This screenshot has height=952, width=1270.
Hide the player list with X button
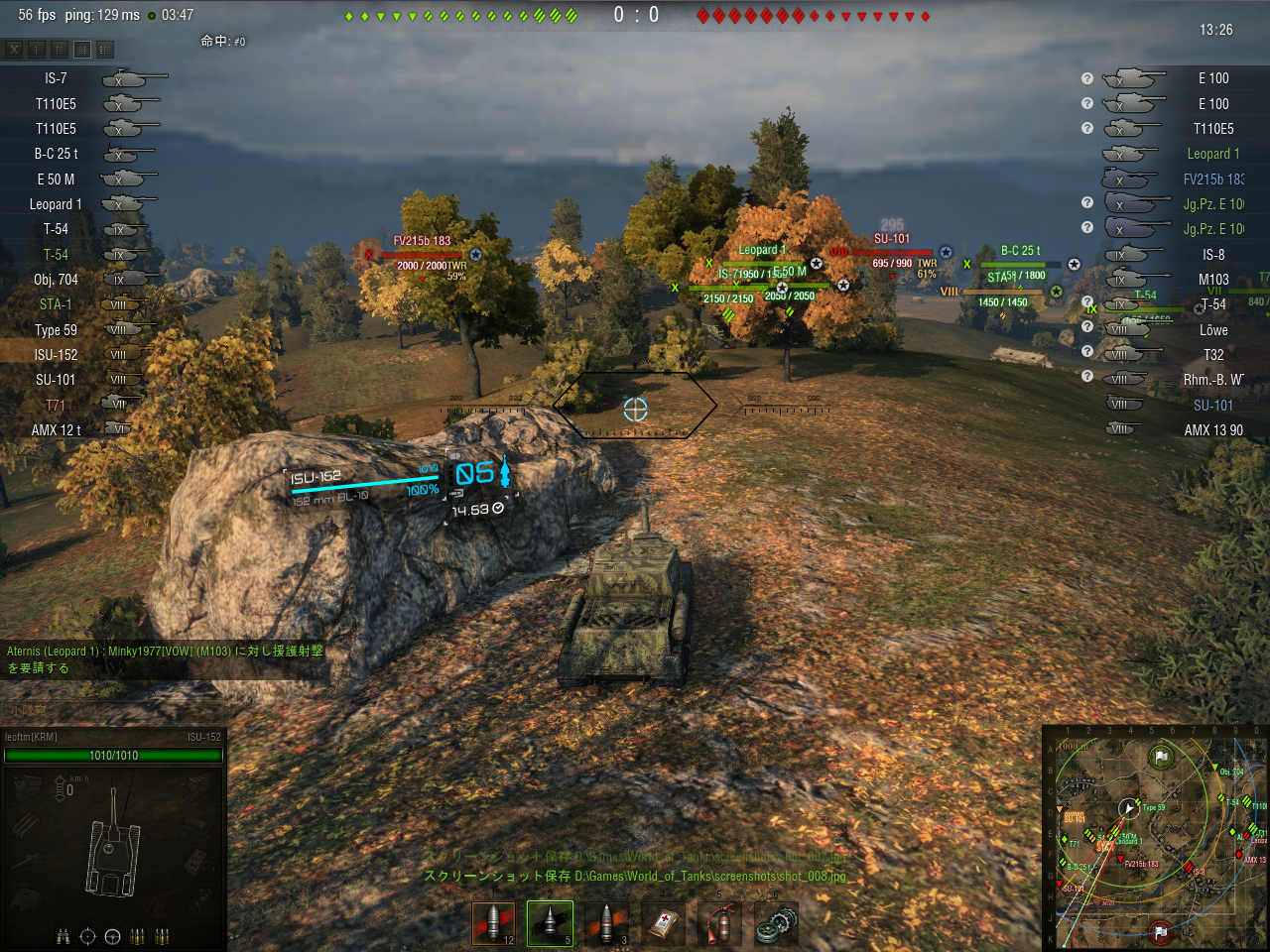14,49
